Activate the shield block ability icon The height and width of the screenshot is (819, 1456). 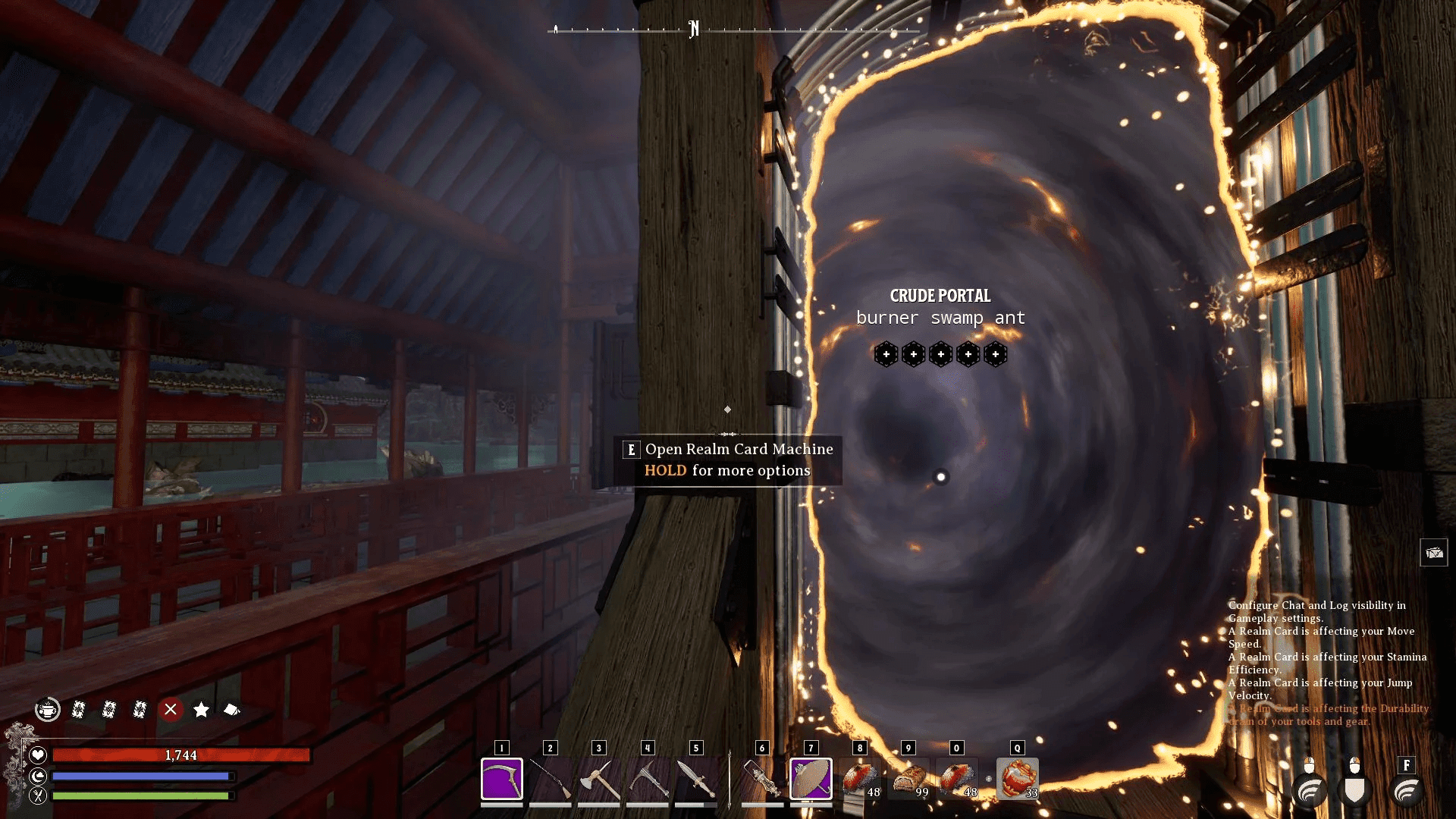click(x=1355, y=790)
